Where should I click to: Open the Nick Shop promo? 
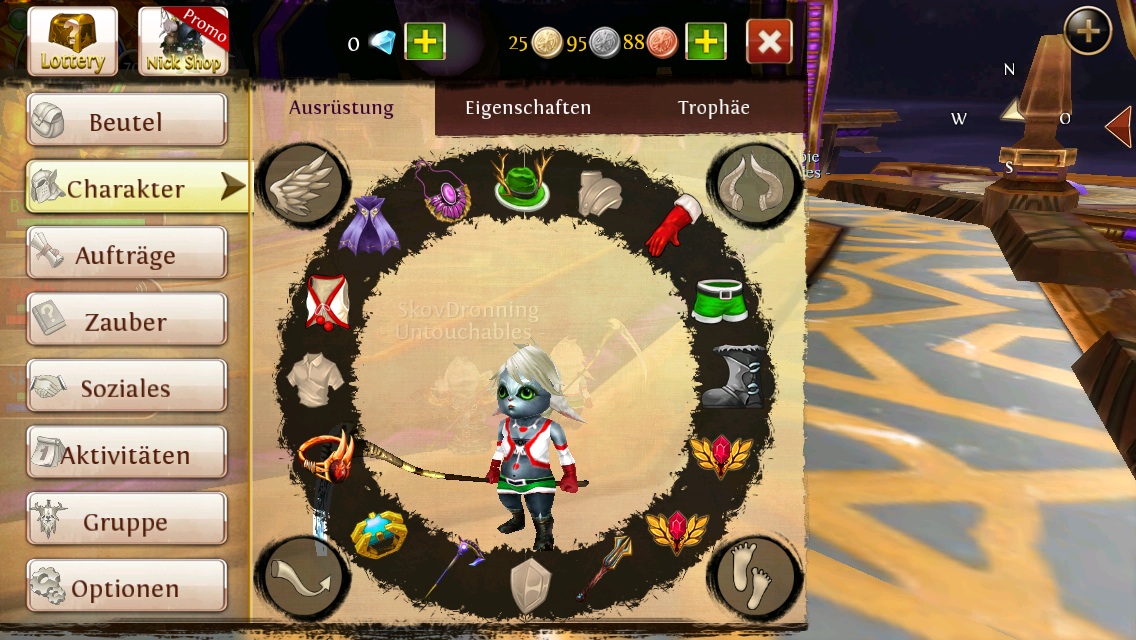(x=183, y=41)
